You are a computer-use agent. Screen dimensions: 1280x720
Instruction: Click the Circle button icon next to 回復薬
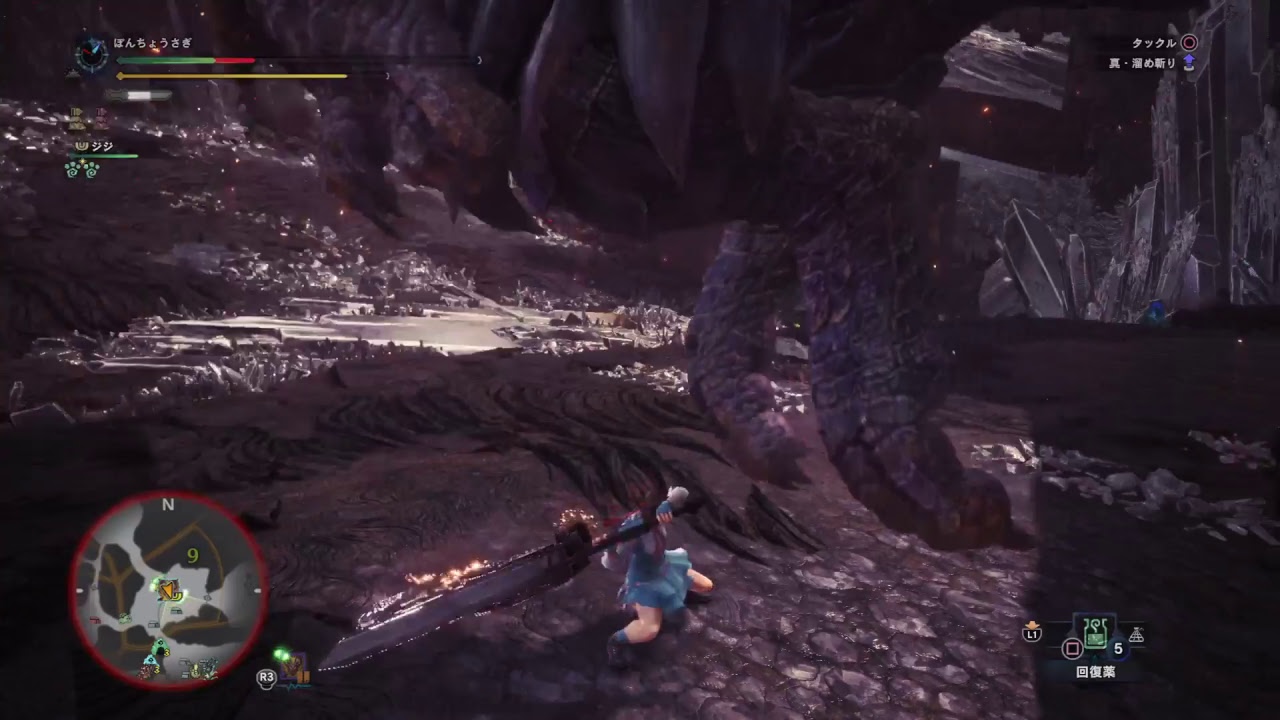[1072, 647]
